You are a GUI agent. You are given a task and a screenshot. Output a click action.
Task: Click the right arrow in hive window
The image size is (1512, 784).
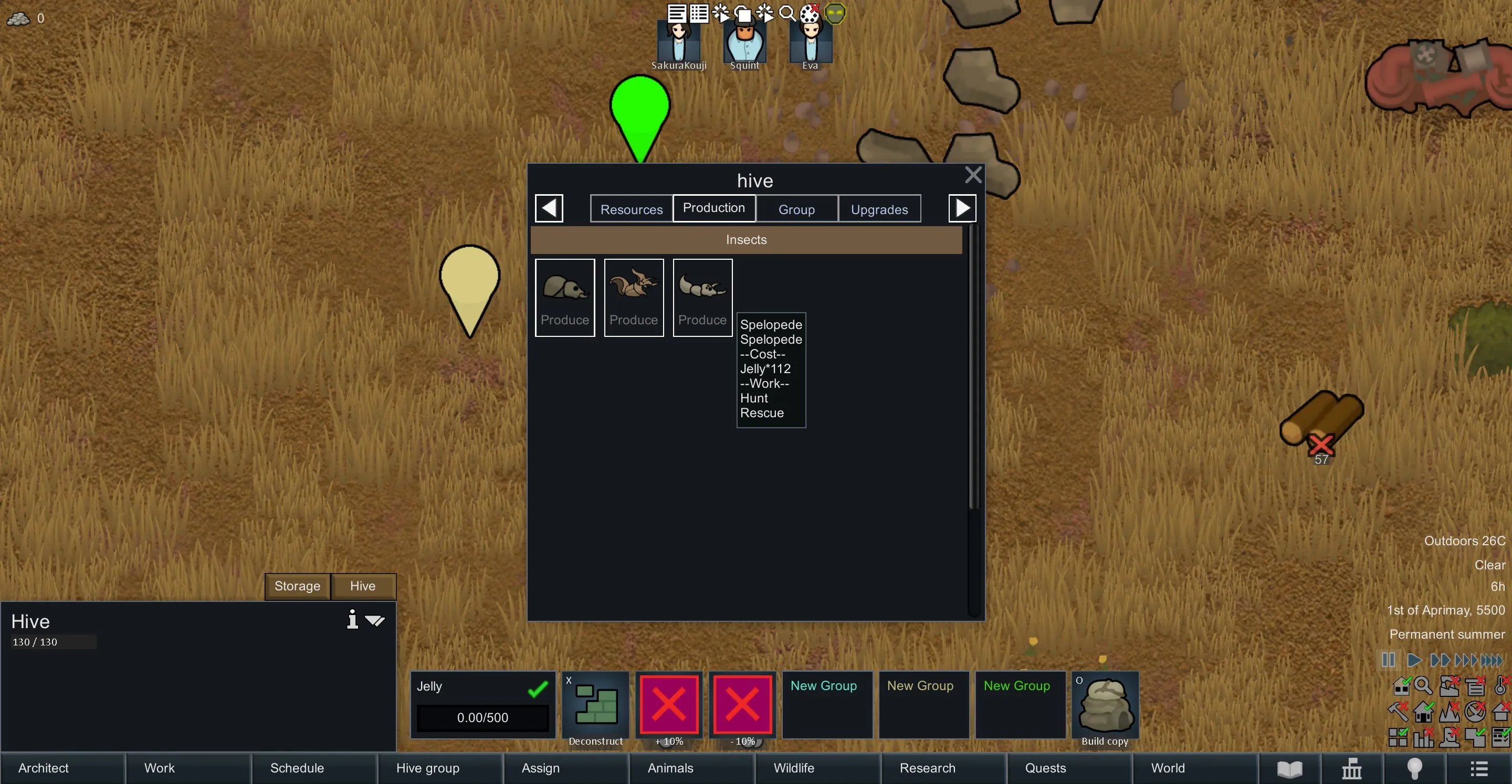(962, 208)
